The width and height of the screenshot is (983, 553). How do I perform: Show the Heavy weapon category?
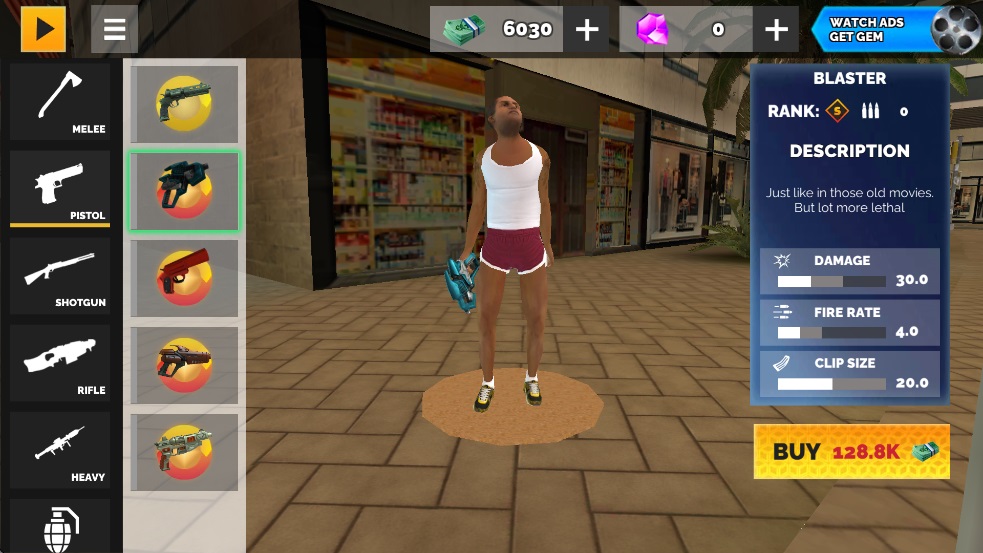point(60,450)
